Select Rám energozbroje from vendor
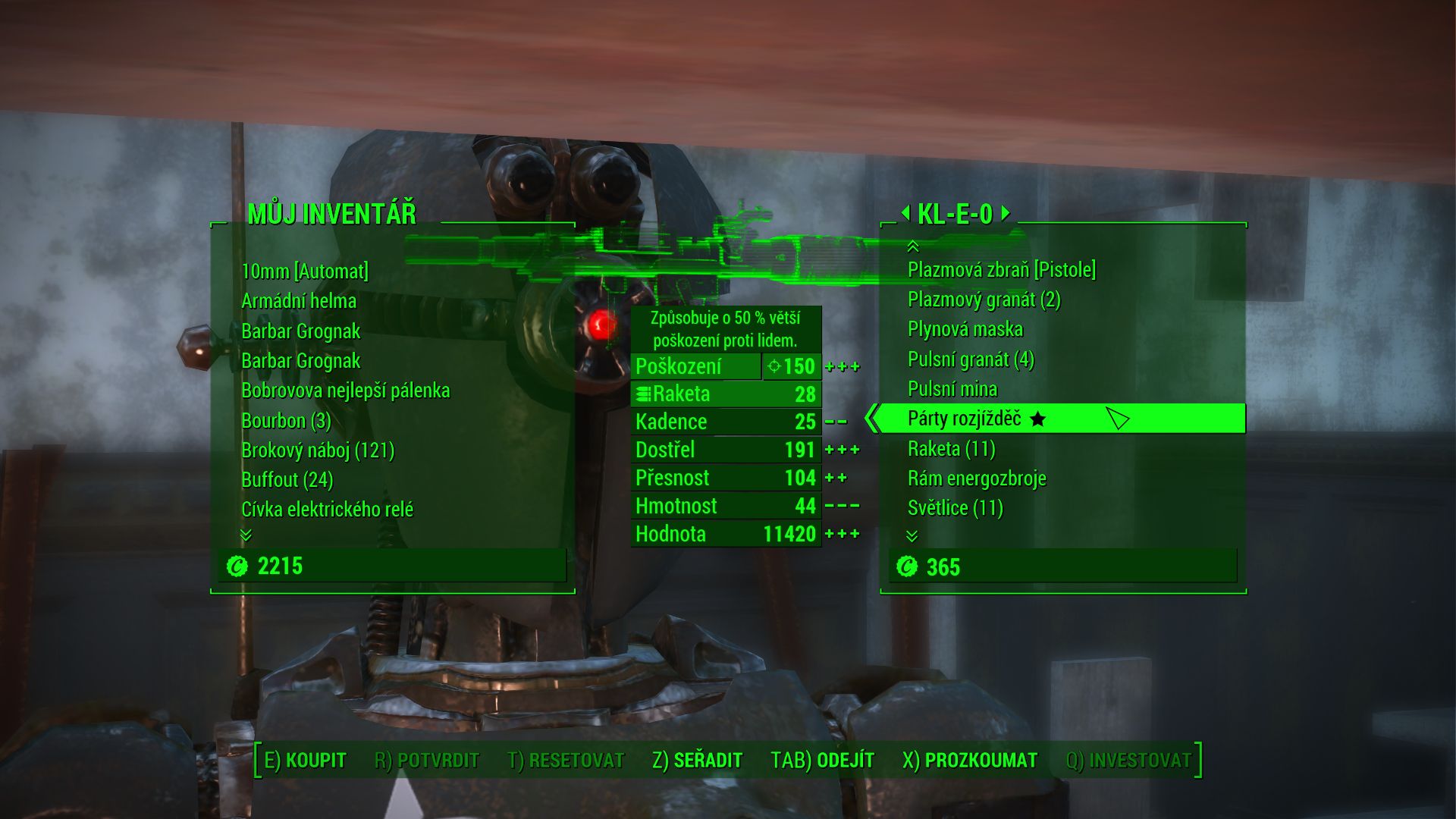 tap(977, 479)
